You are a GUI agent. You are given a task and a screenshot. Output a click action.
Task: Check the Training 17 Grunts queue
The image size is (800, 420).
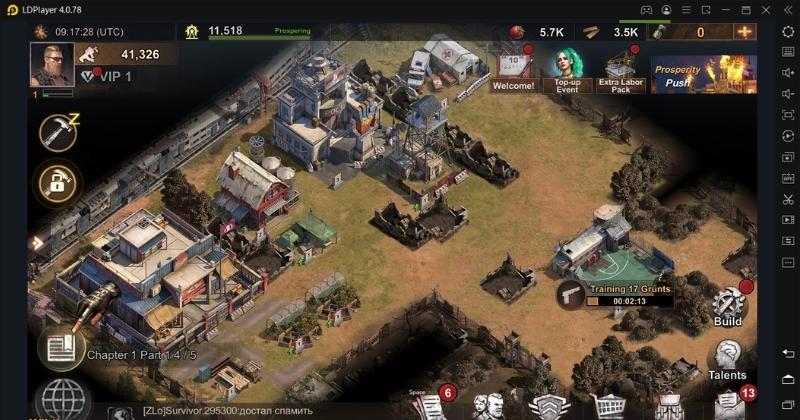click(x=615, y=294)
